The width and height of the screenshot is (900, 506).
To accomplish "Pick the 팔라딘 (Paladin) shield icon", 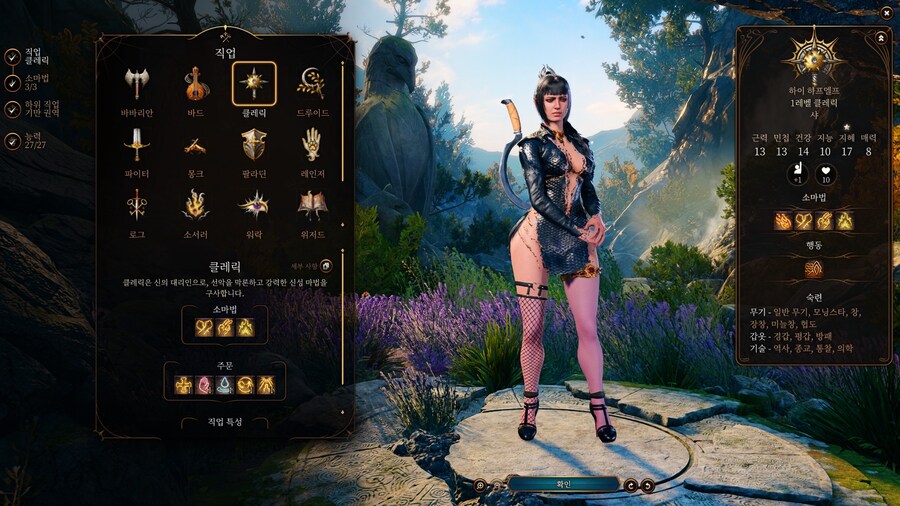I will click(254, 144).
